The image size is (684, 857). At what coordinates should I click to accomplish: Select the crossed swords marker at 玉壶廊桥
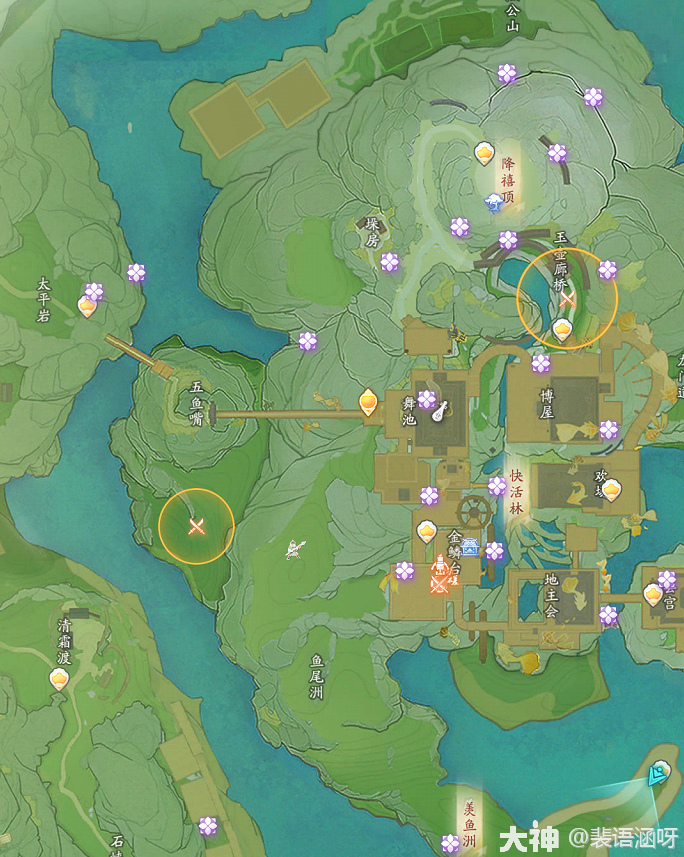coord(568,298)
